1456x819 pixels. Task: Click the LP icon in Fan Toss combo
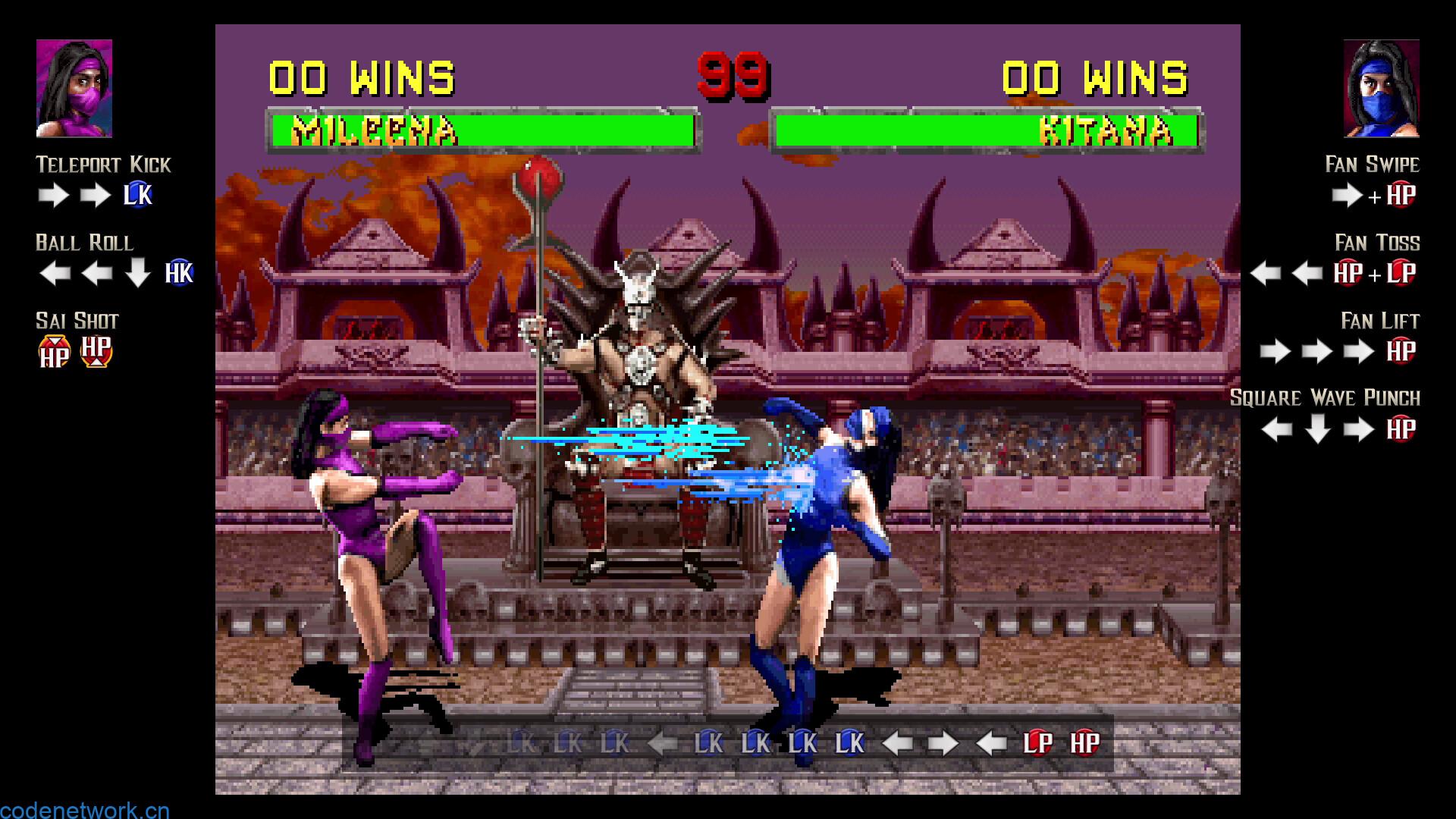[x=1402, y=275]
